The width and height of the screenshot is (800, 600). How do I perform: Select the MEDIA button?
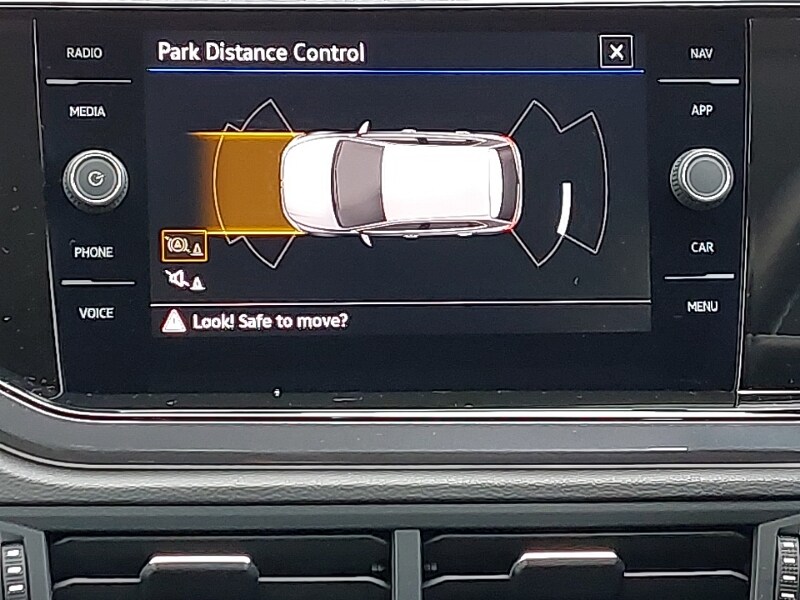(x=87, y=112)
